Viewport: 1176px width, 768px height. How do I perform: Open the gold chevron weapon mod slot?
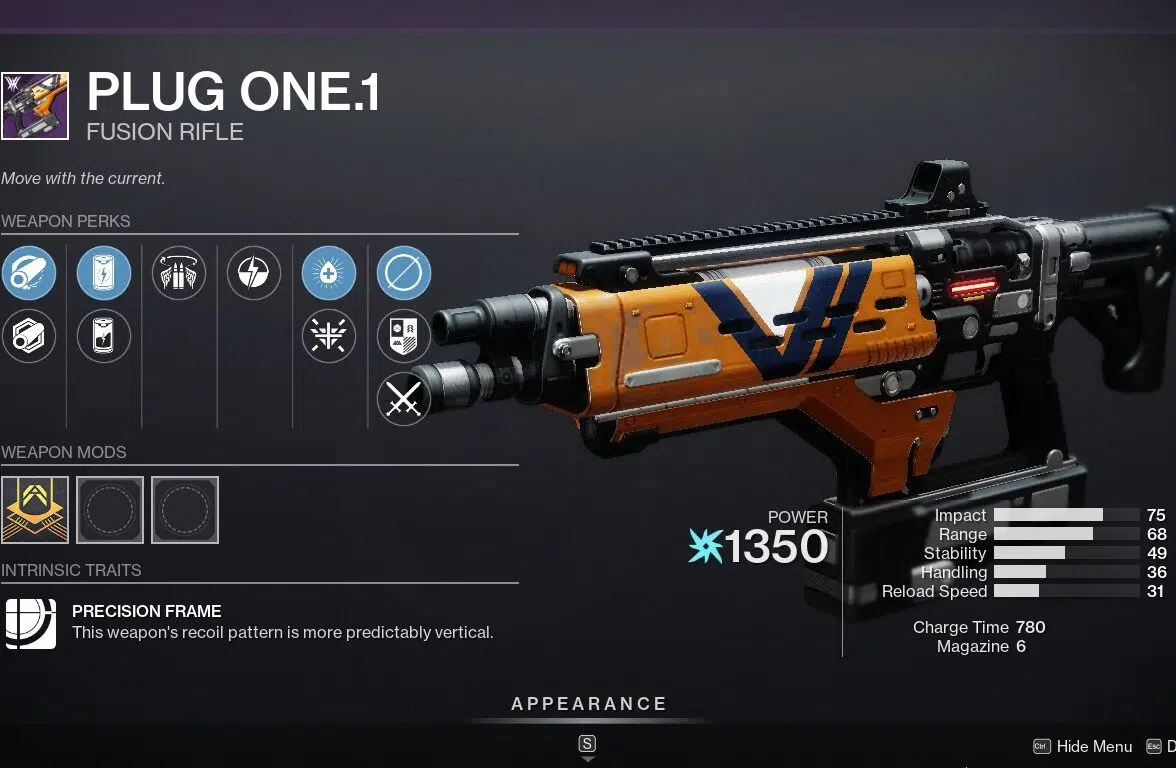coord(35,510)
